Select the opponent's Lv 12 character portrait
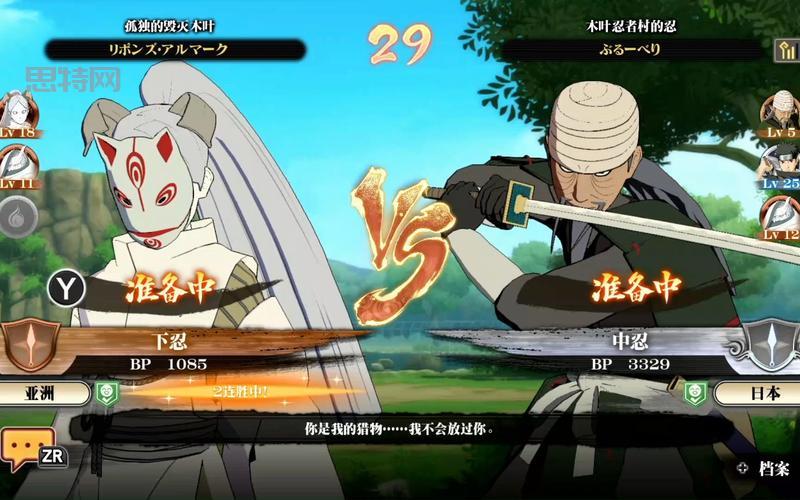The height and width of the screenshot is (500, 800). tap(781, 215)
